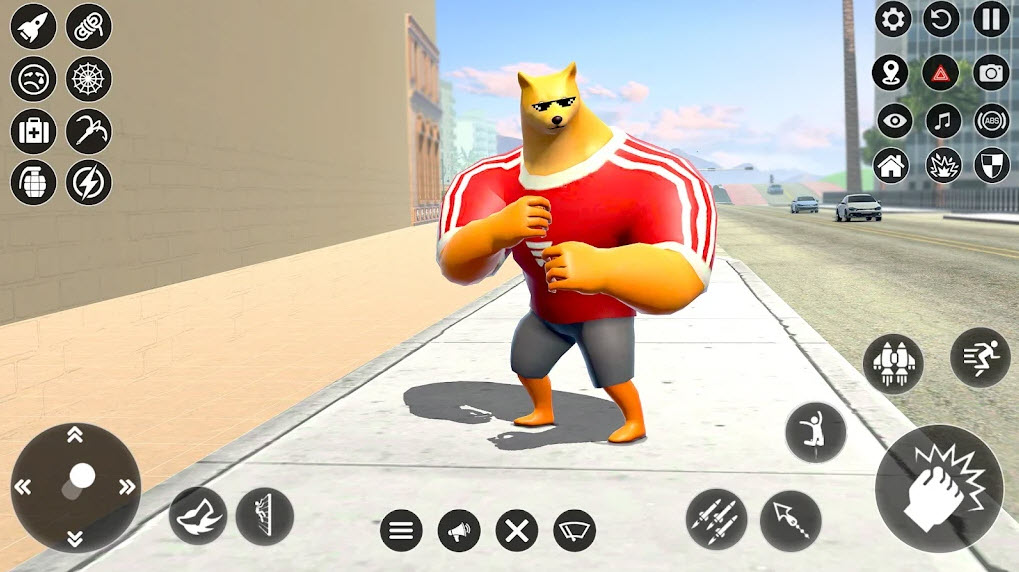The width and height of the screenshot is (1019, 572).
Task: Go to the home icon
Action: [x=890, y=165]
